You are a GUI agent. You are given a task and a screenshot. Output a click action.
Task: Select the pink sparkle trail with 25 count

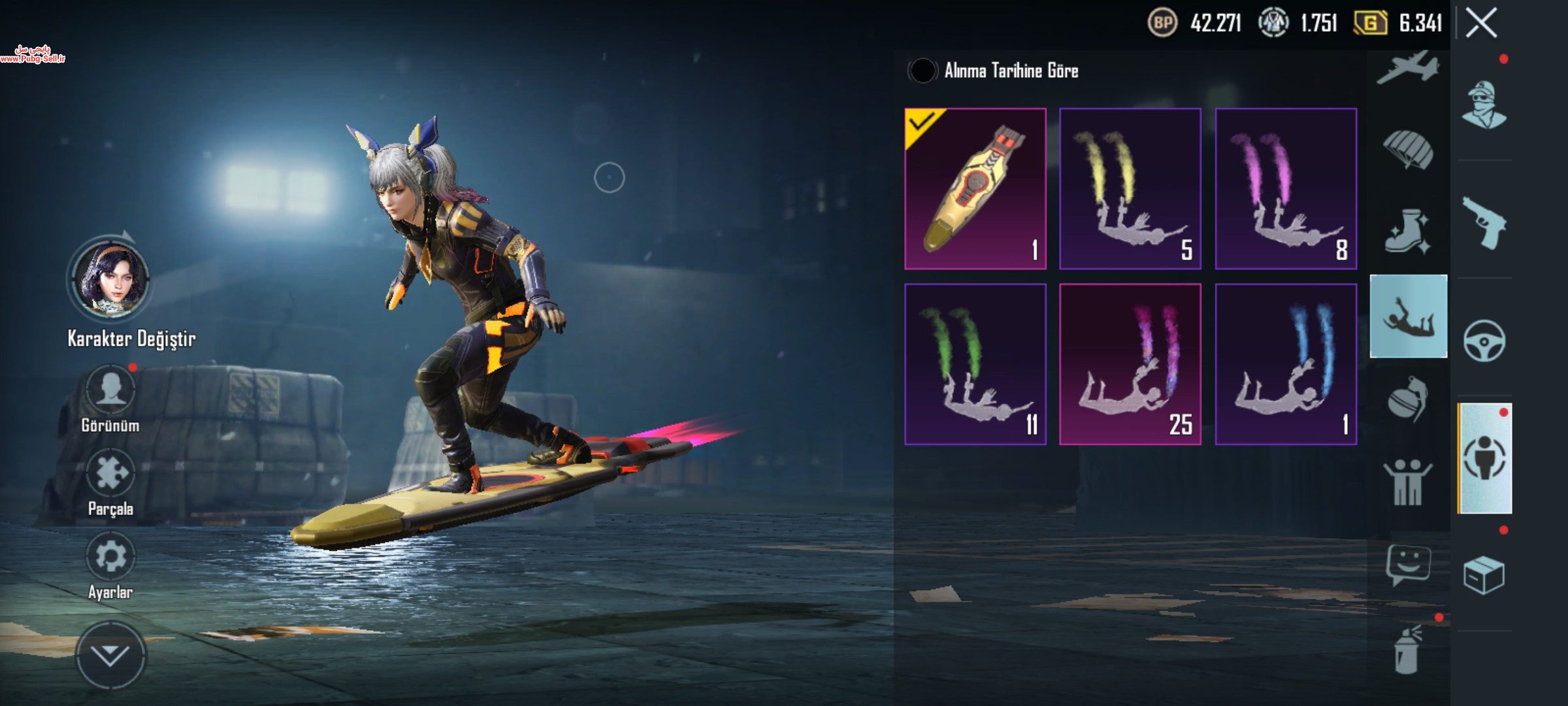(x=1130, y=364)
